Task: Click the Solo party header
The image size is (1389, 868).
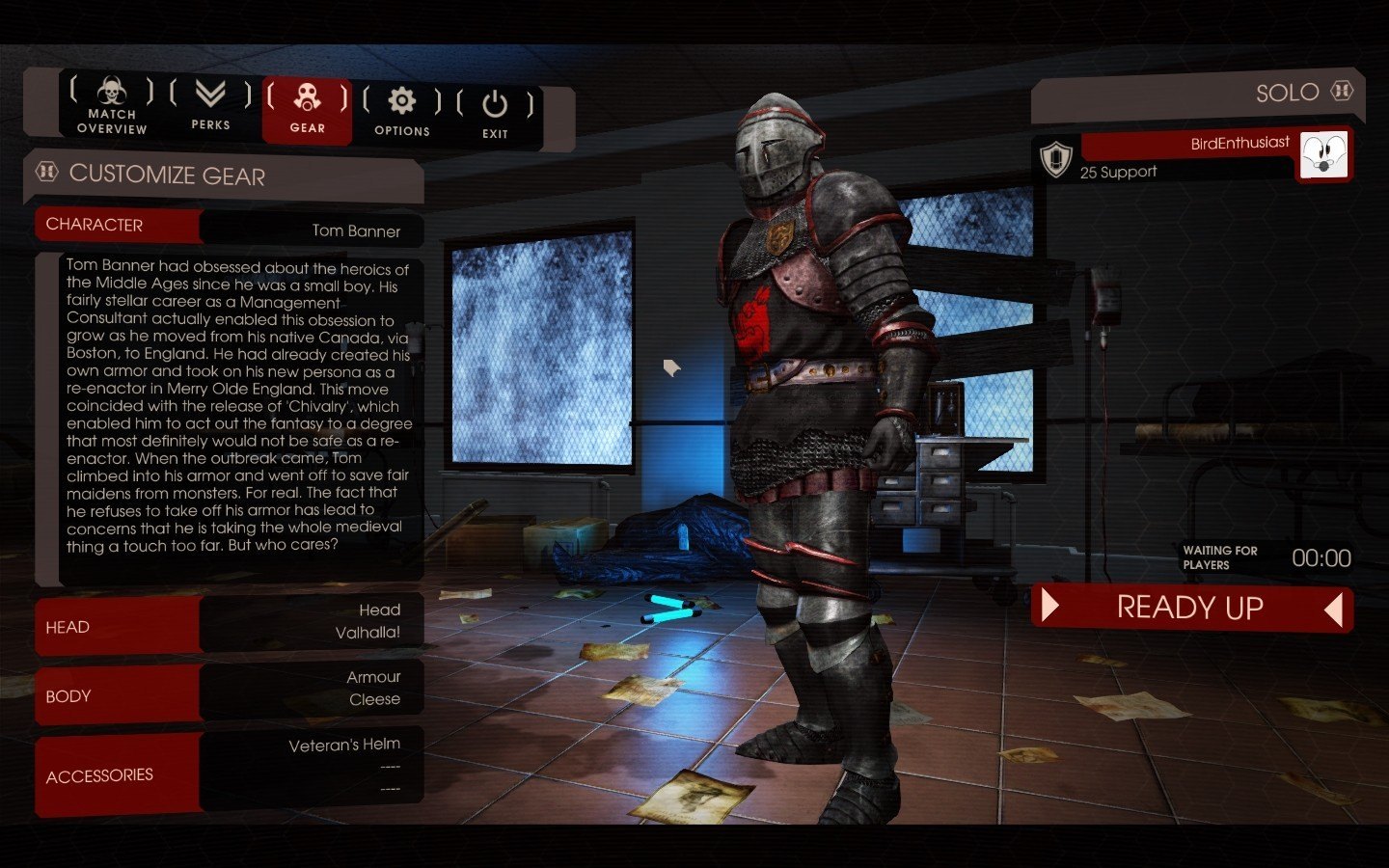Action: 1196,94
